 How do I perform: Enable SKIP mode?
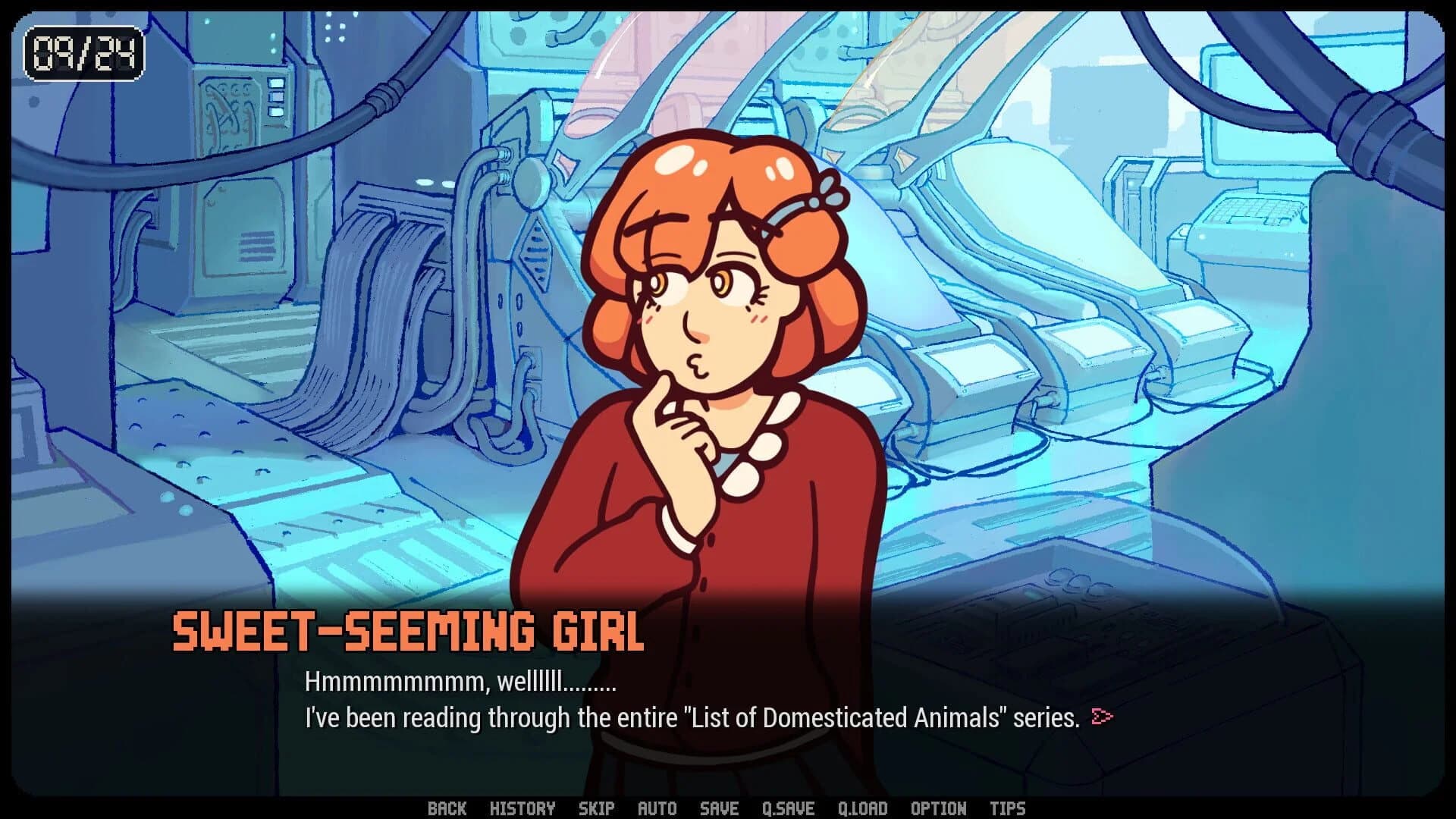point(597,808)
